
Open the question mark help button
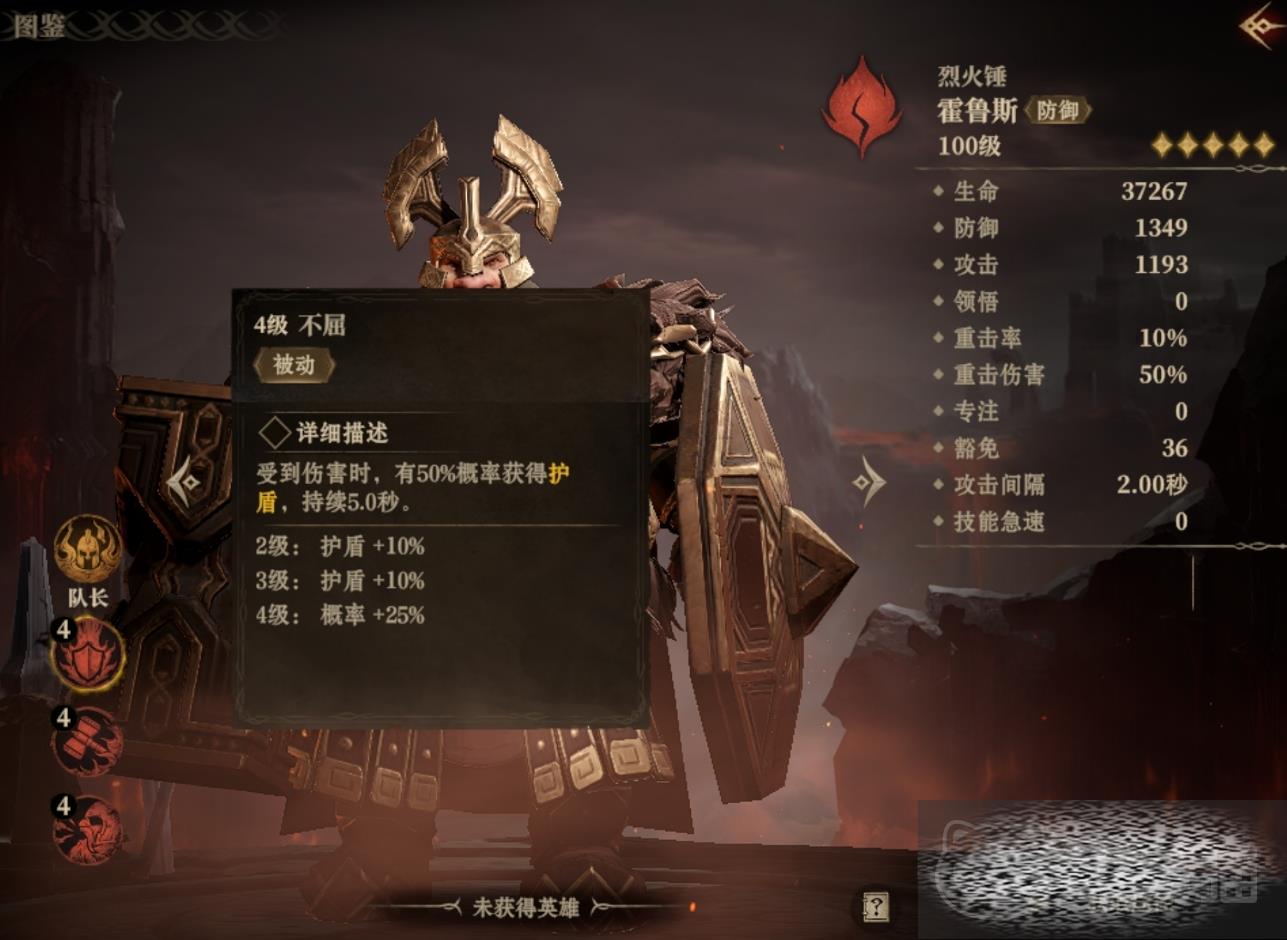(x=876, y=907)
